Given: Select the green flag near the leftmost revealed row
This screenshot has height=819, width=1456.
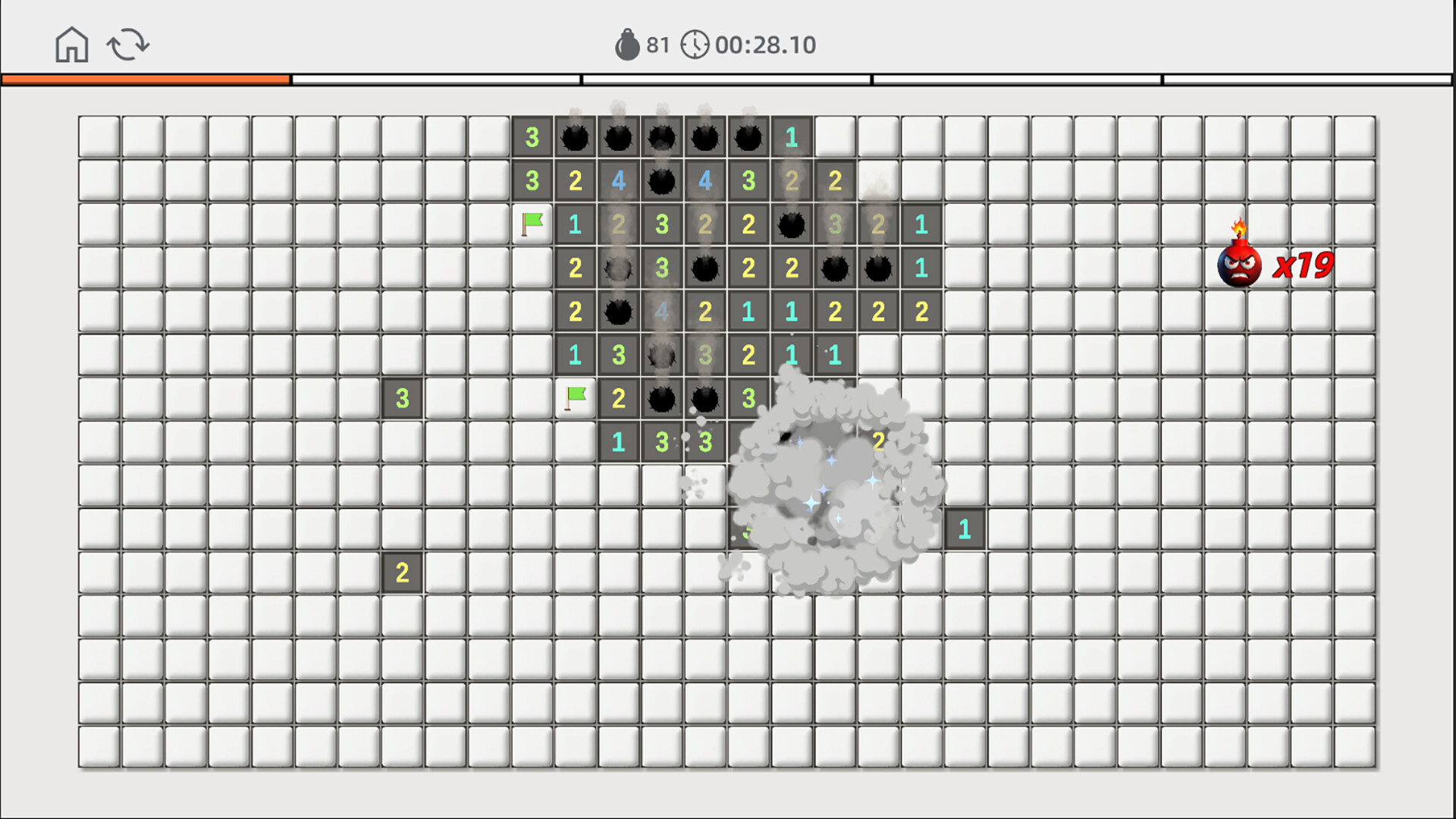Looking at the screenshot, I should 532,224.
